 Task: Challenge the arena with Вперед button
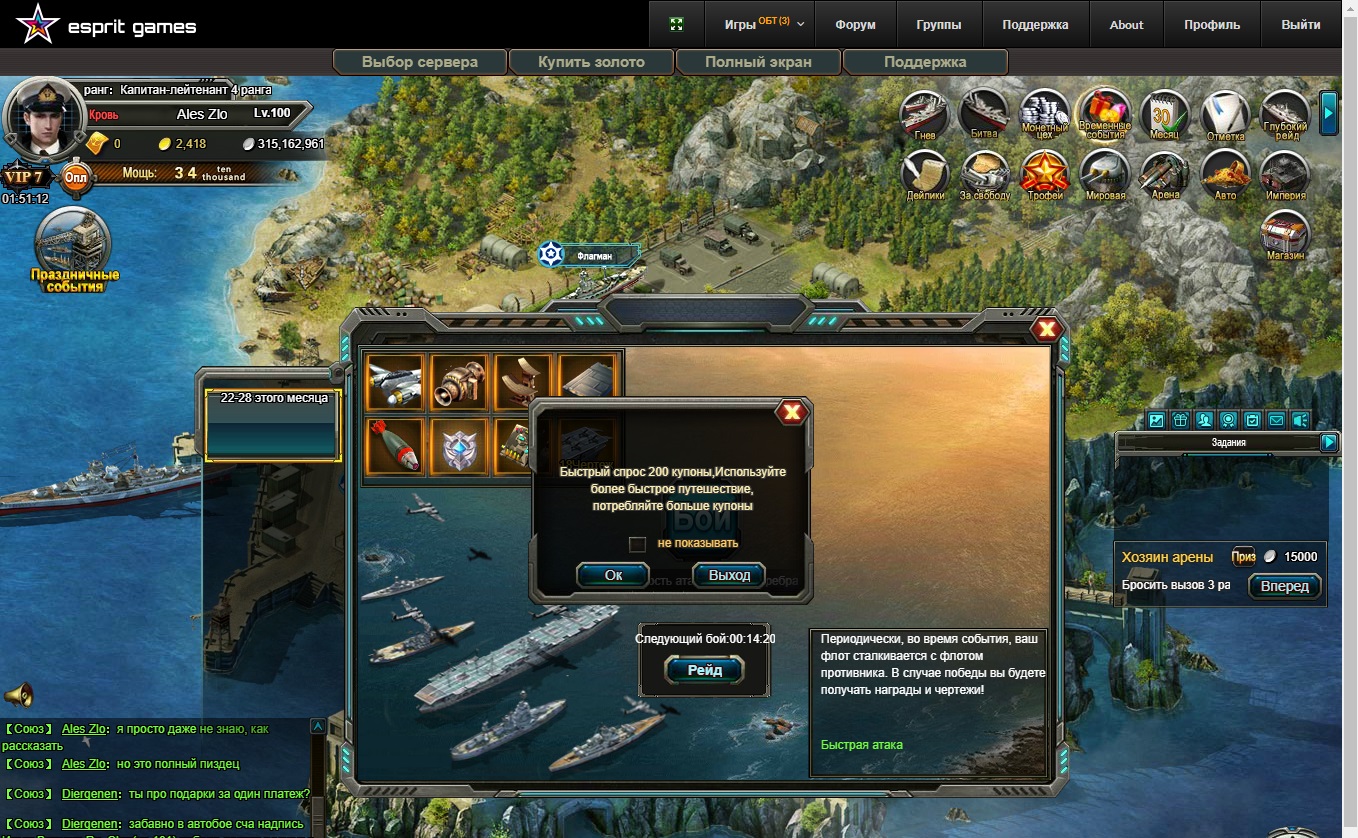pyautogui.click(x=1284, y=586)
